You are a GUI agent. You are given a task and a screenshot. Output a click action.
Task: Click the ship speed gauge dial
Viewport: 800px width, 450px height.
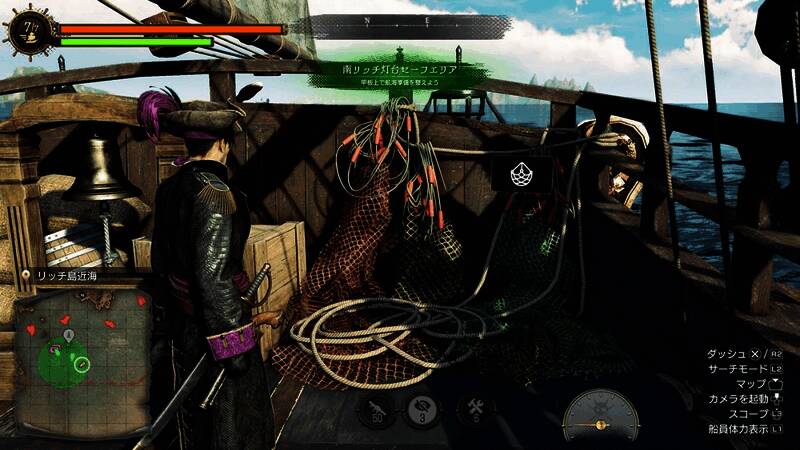(x=600, y=415)
